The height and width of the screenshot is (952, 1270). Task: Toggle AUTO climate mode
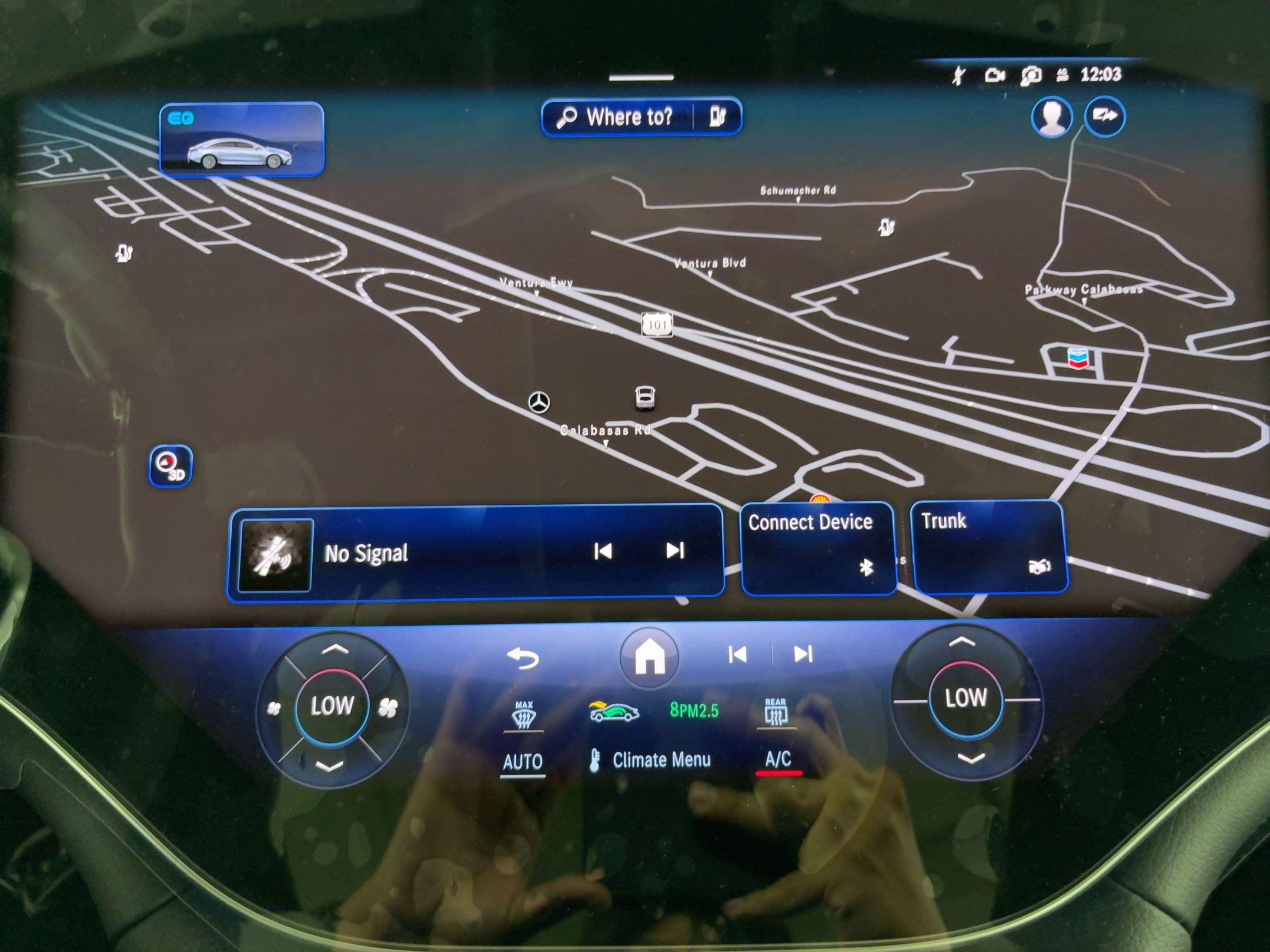point(522,762)
